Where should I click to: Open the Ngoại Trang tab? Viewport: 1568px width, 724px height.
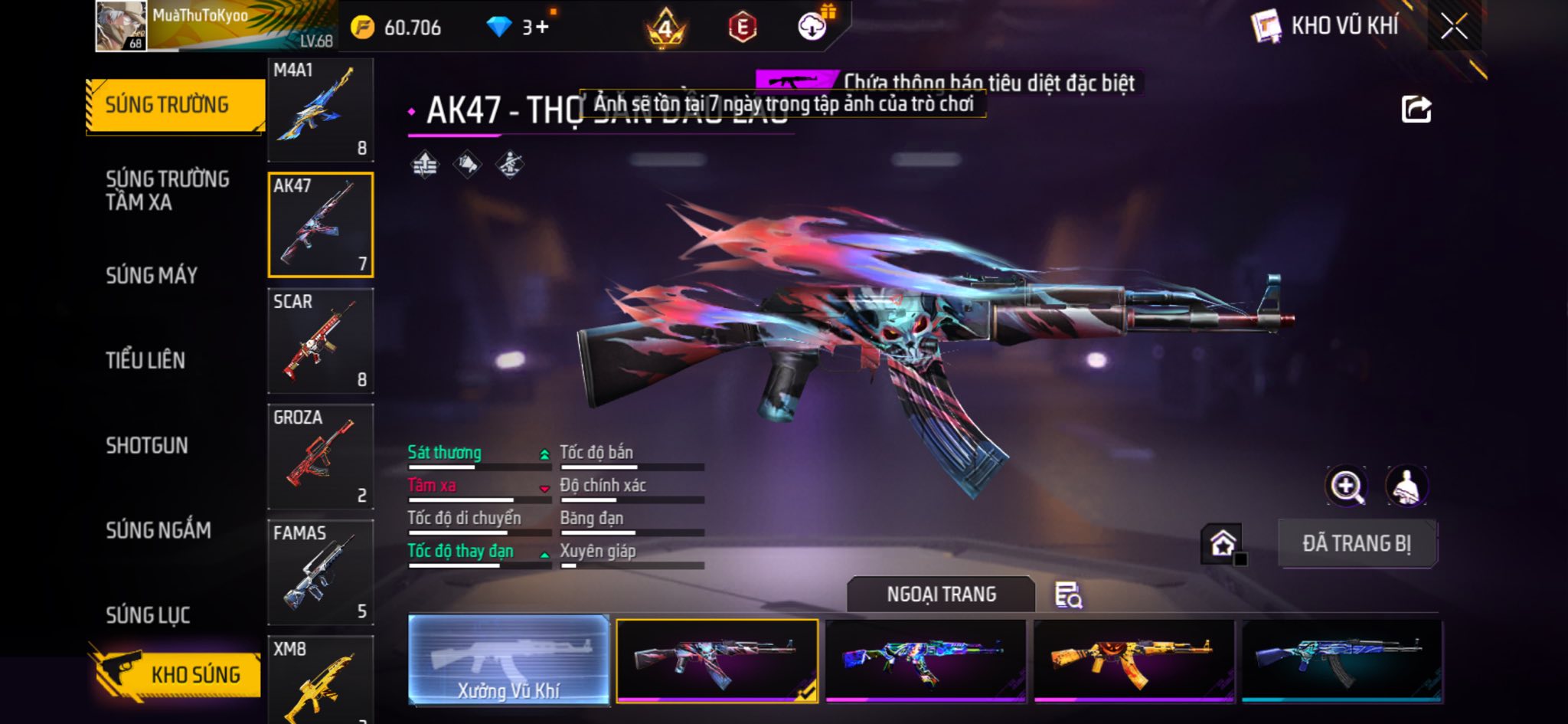(x=941, y=595)
